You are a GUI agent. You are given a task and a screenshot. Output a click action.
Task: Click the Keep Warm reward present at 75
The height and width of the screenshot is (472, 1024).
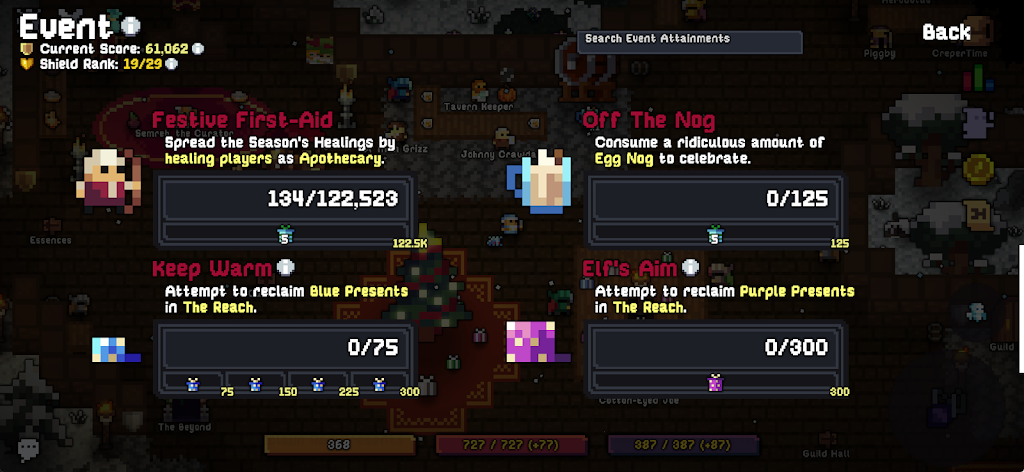pyautogui.click(x=194, y=384)
